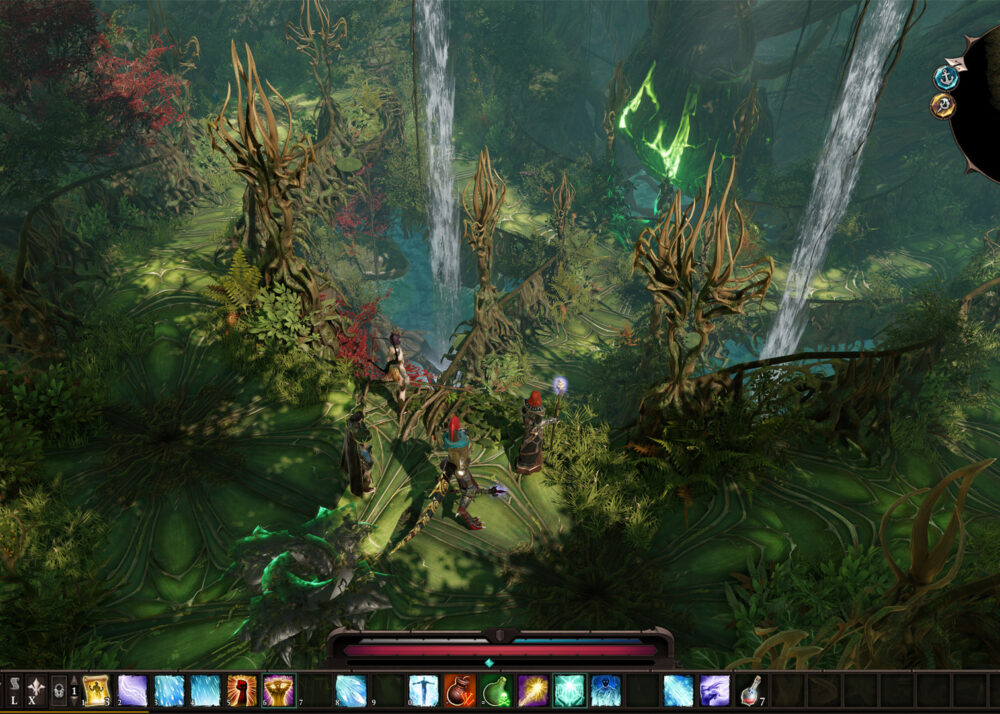The image size is (1000, 714).
Task: Use the golden scroll in hotbar slot one
Action: (x=96, y=690)
